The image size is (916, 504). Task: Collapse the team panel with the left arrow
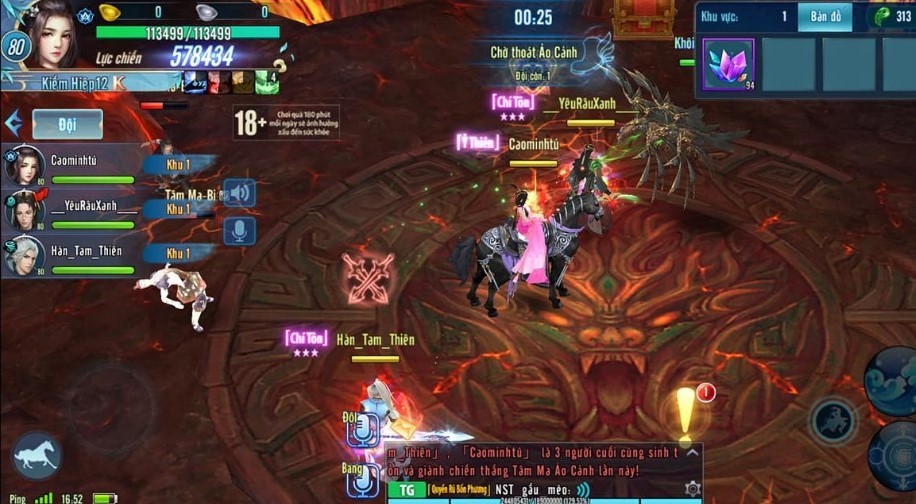tap(13, 123)
